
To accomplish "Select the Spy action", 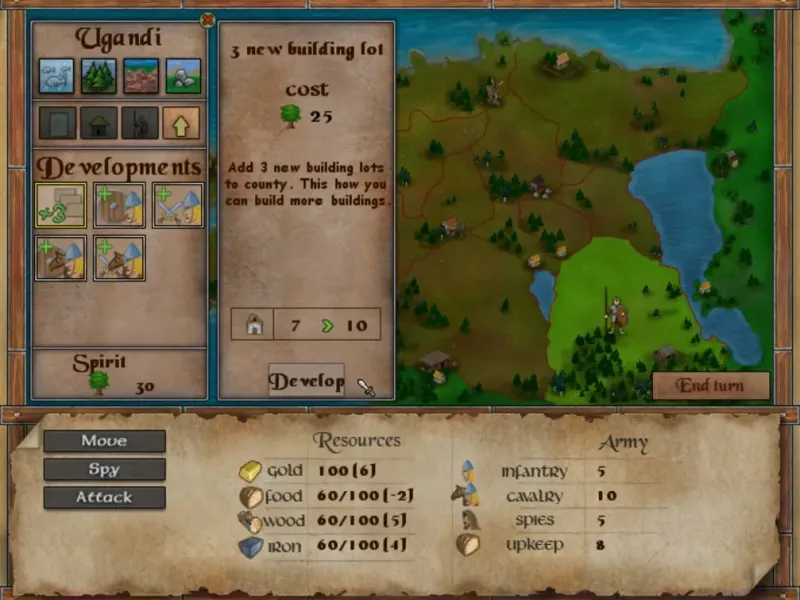I will [104, 469].
